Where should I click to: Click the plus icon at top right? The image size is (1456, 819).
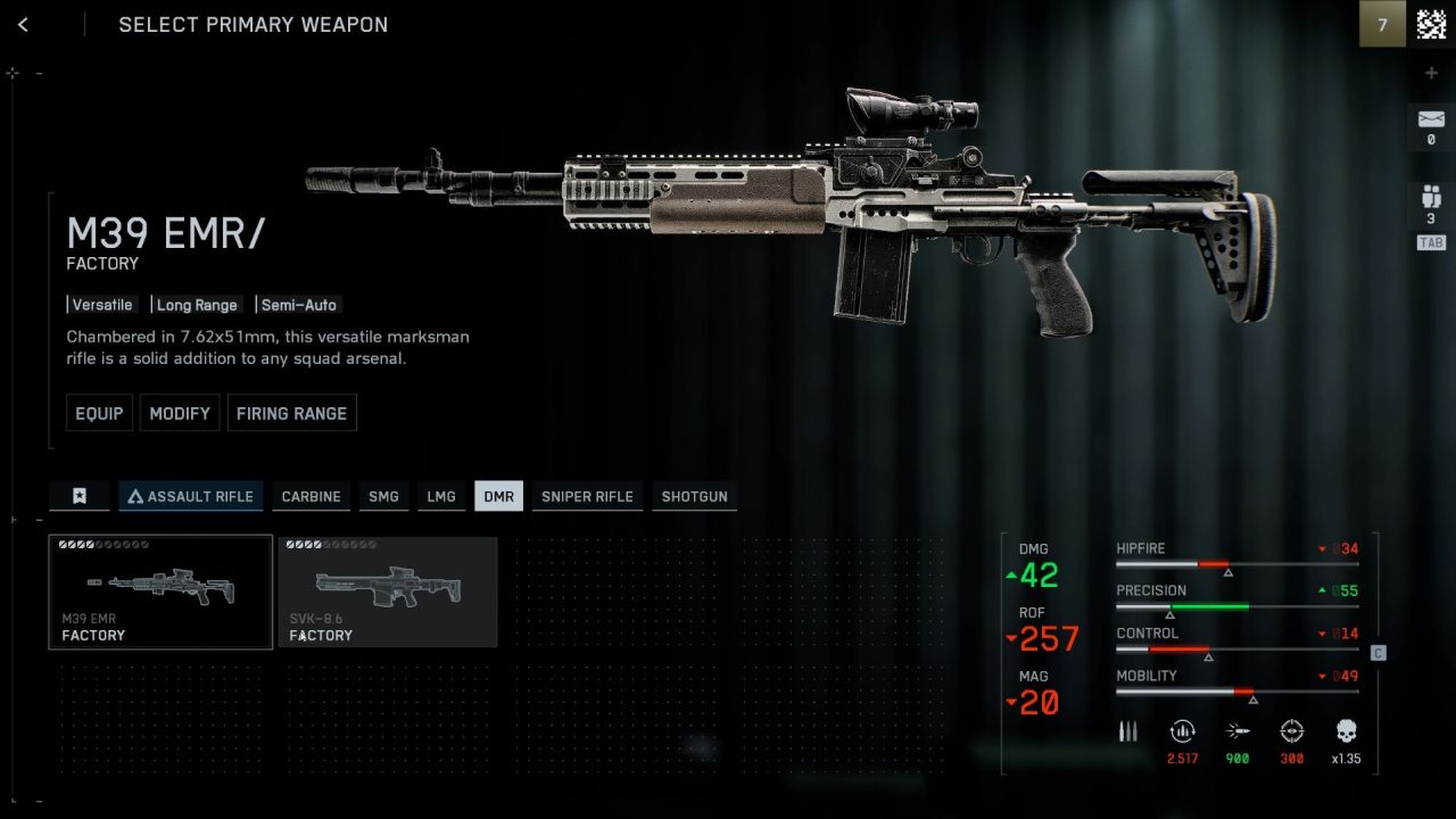pos(1431,72)
